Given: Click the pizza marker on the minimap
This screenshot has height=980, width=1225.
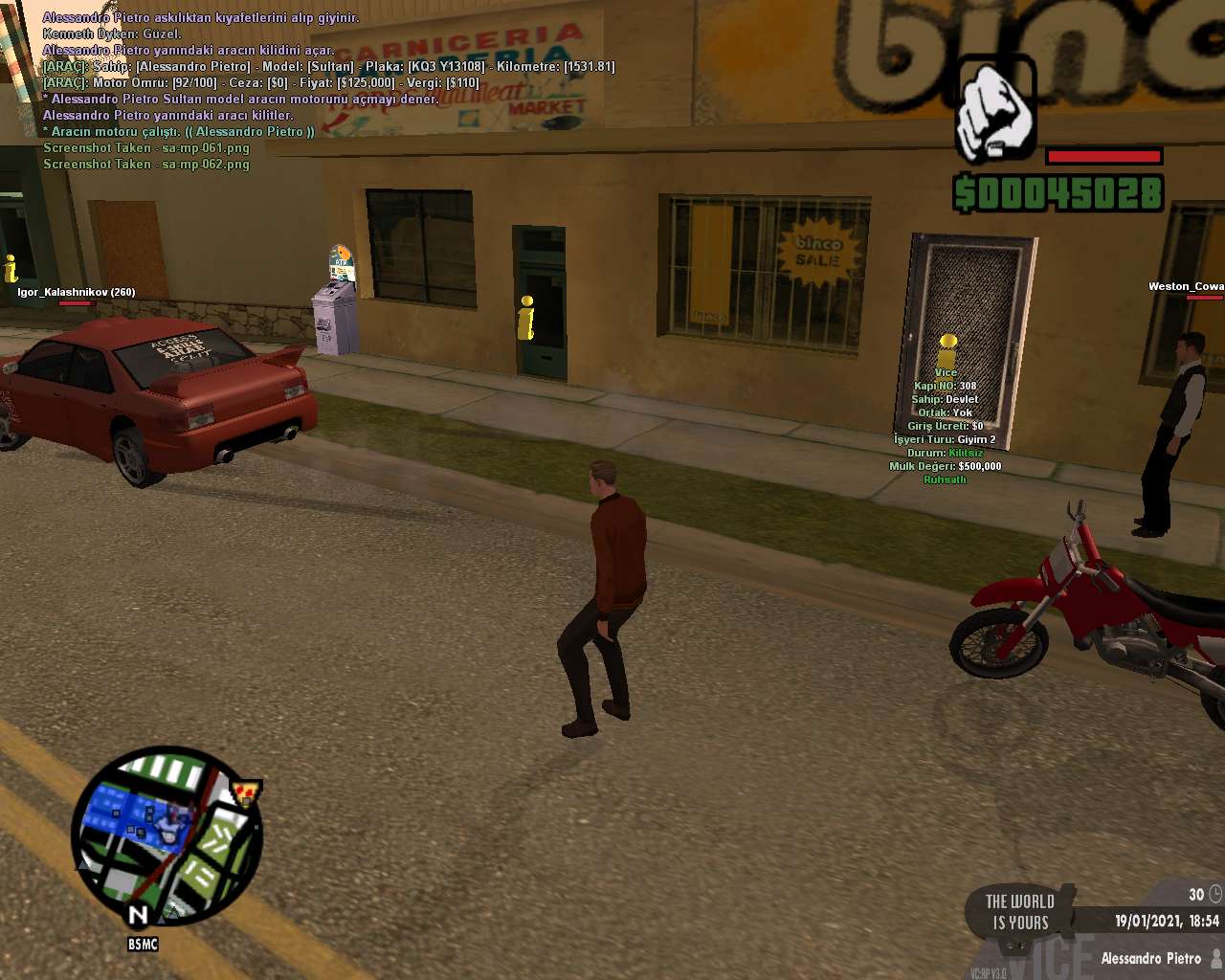Looking at the screenshot, I should [x=248, y=792].
